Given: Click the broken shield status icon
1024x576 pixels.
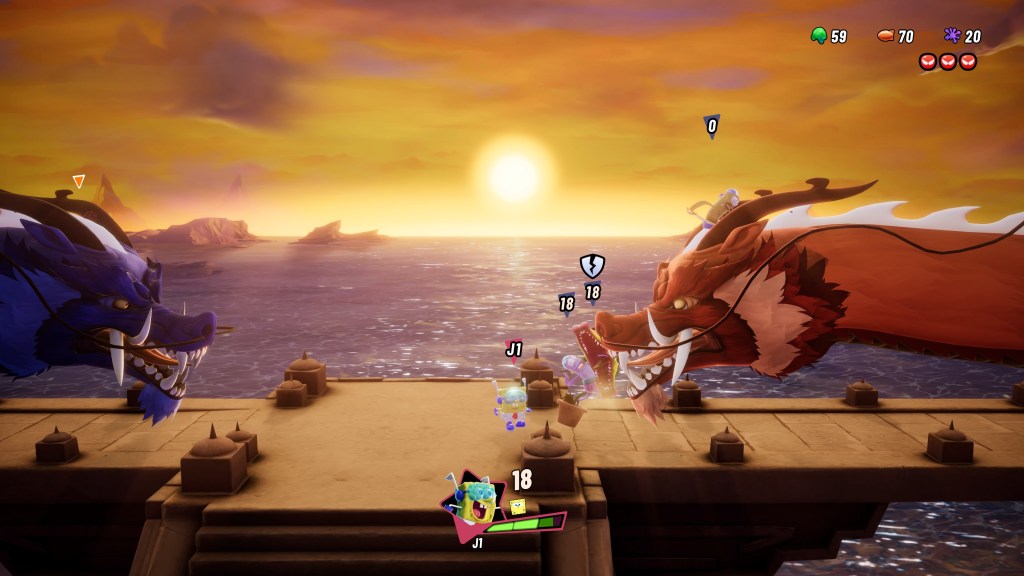Looking at the screenshot, I should pyautogui.click(x=592, y=265).
